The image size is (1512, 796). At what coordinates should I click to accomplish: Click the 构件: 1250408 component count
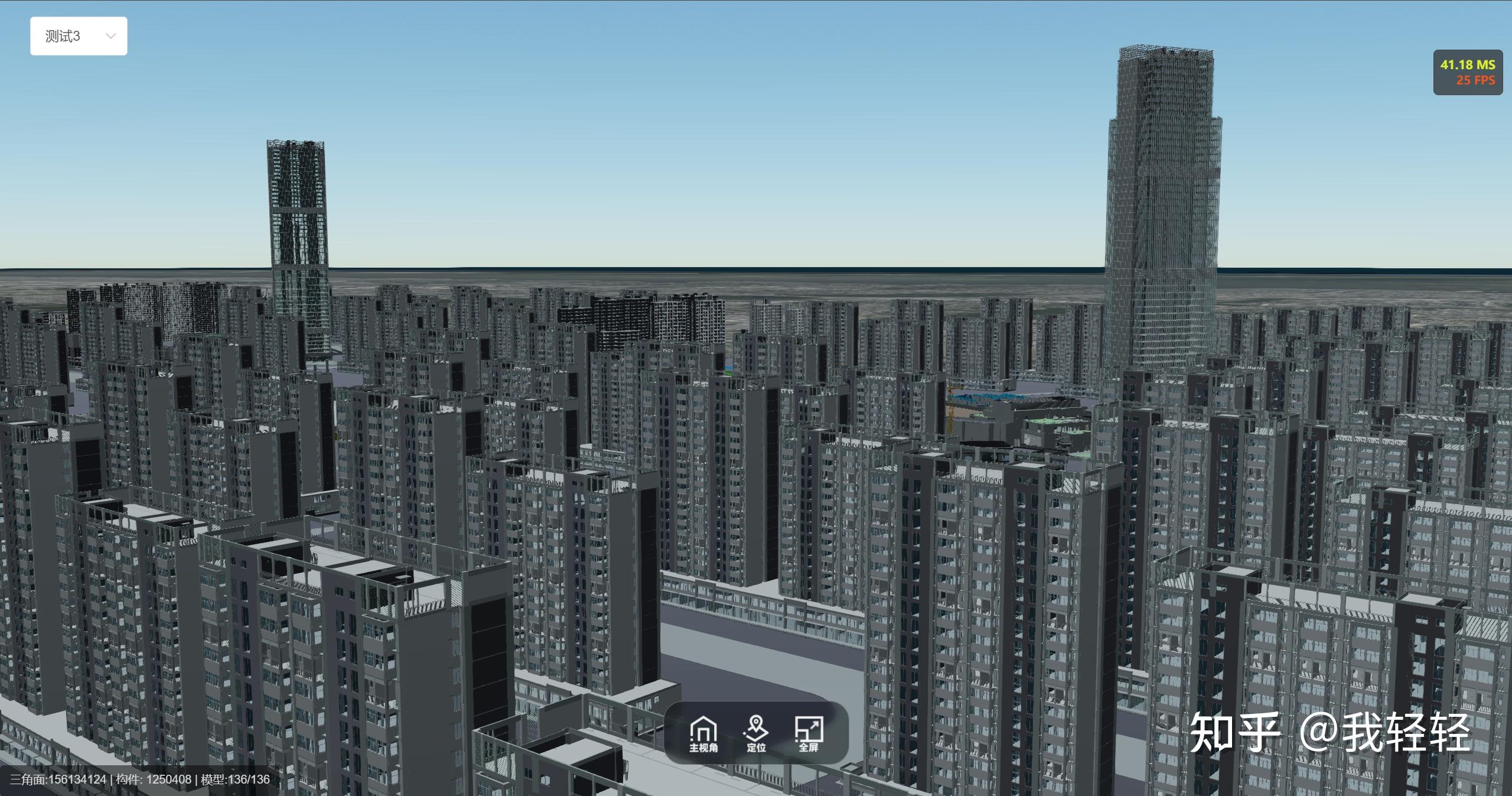[151, 779]
